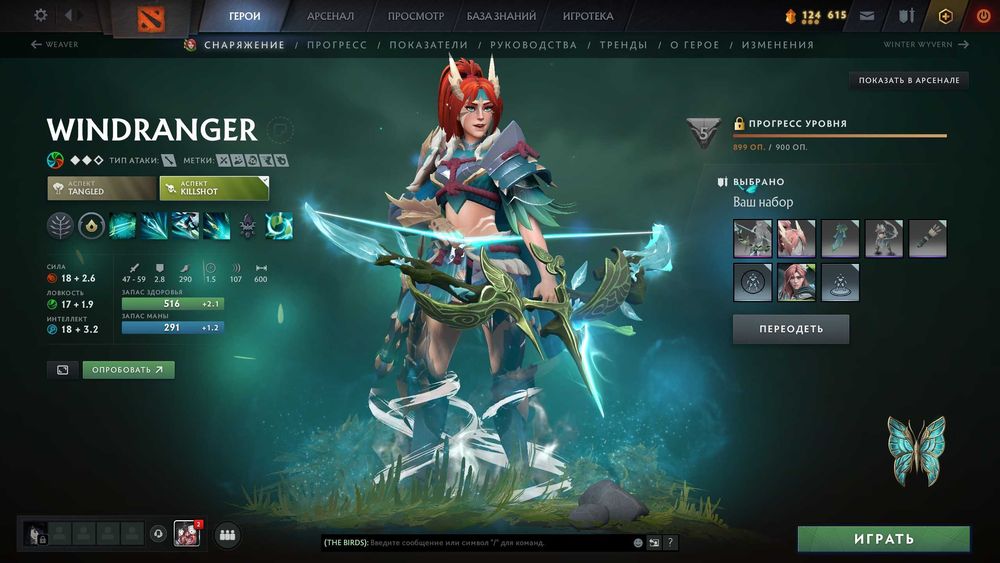This screenshot has width=1000, height=563.
Task: Switch to the Тренды section
Action: pos(624,45)
